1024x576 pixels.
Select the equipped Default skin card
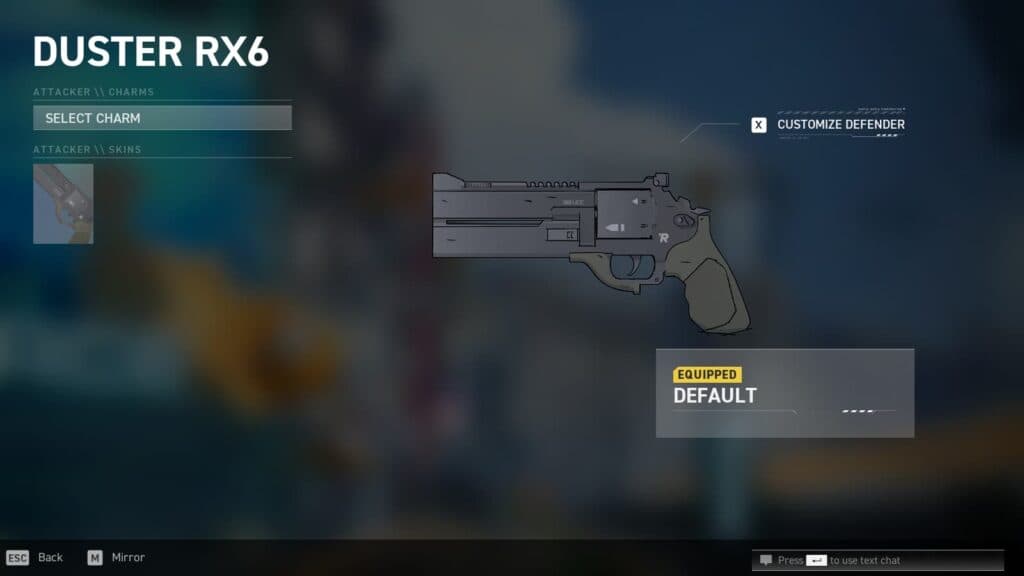(784, 392)
